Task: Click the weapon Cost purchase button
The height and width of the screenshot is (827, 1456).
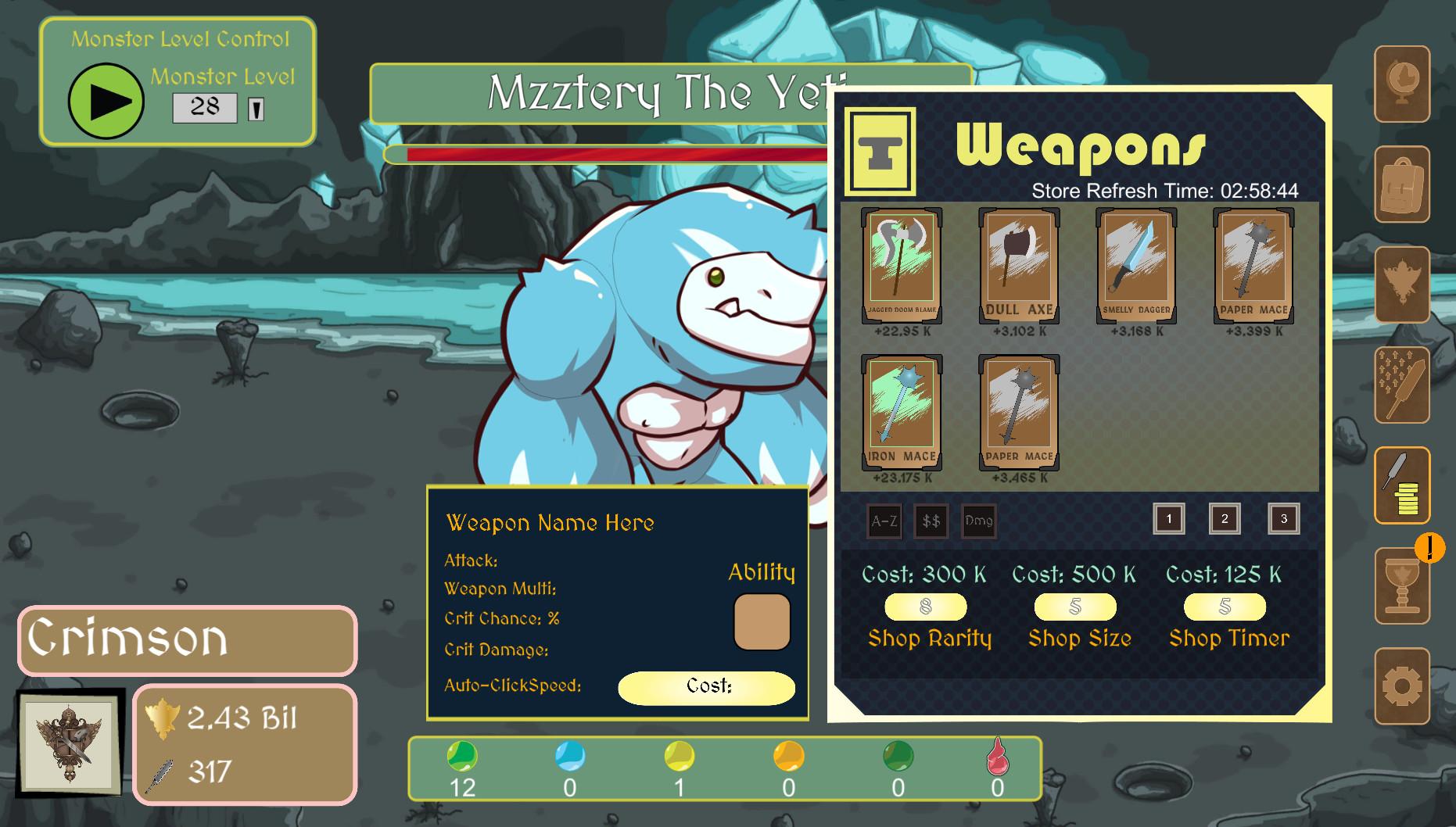Action: coord(707,687)
